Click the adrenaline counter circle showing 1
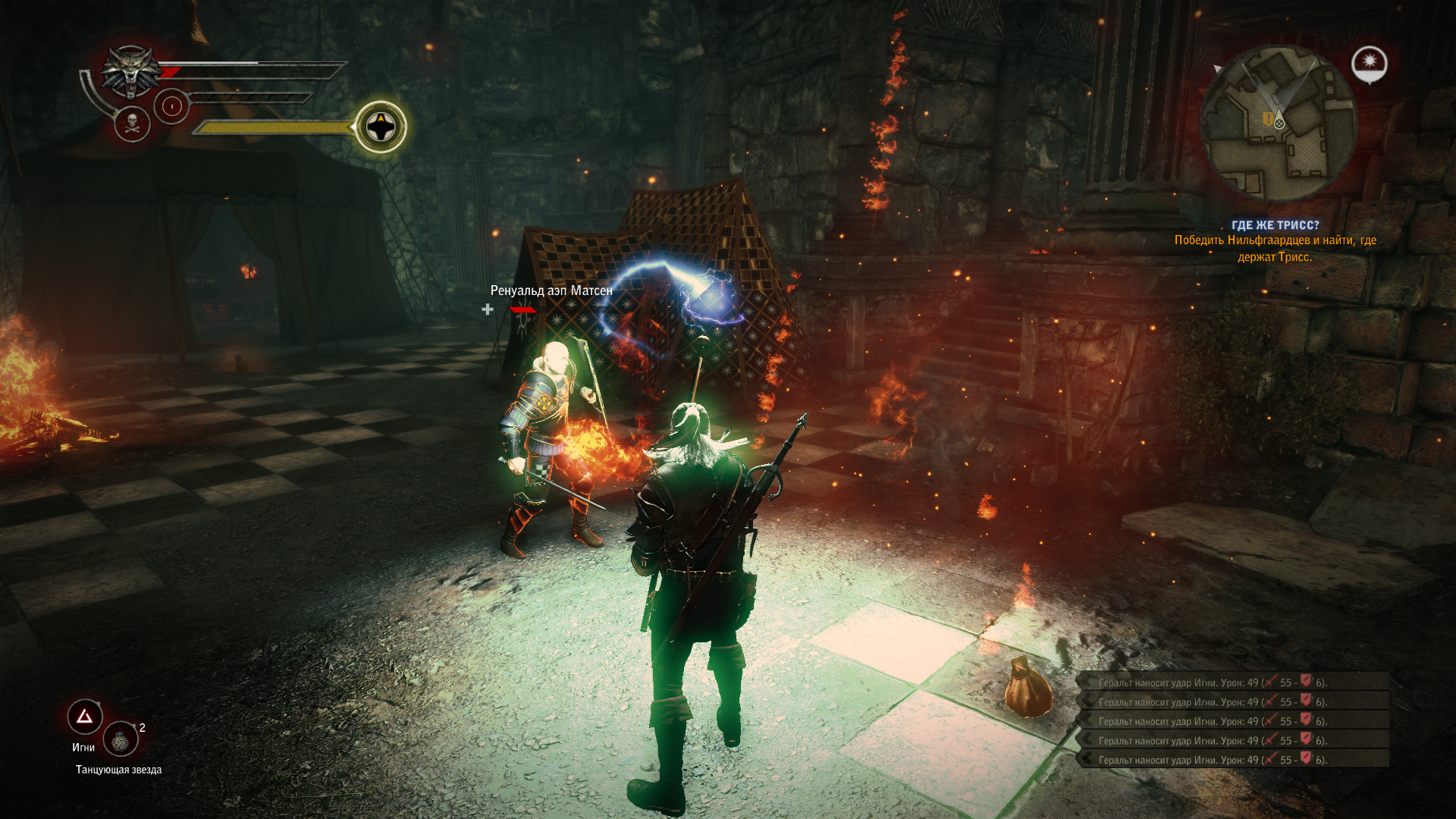This screenshot has height=819, width=1456. point(173,106)
